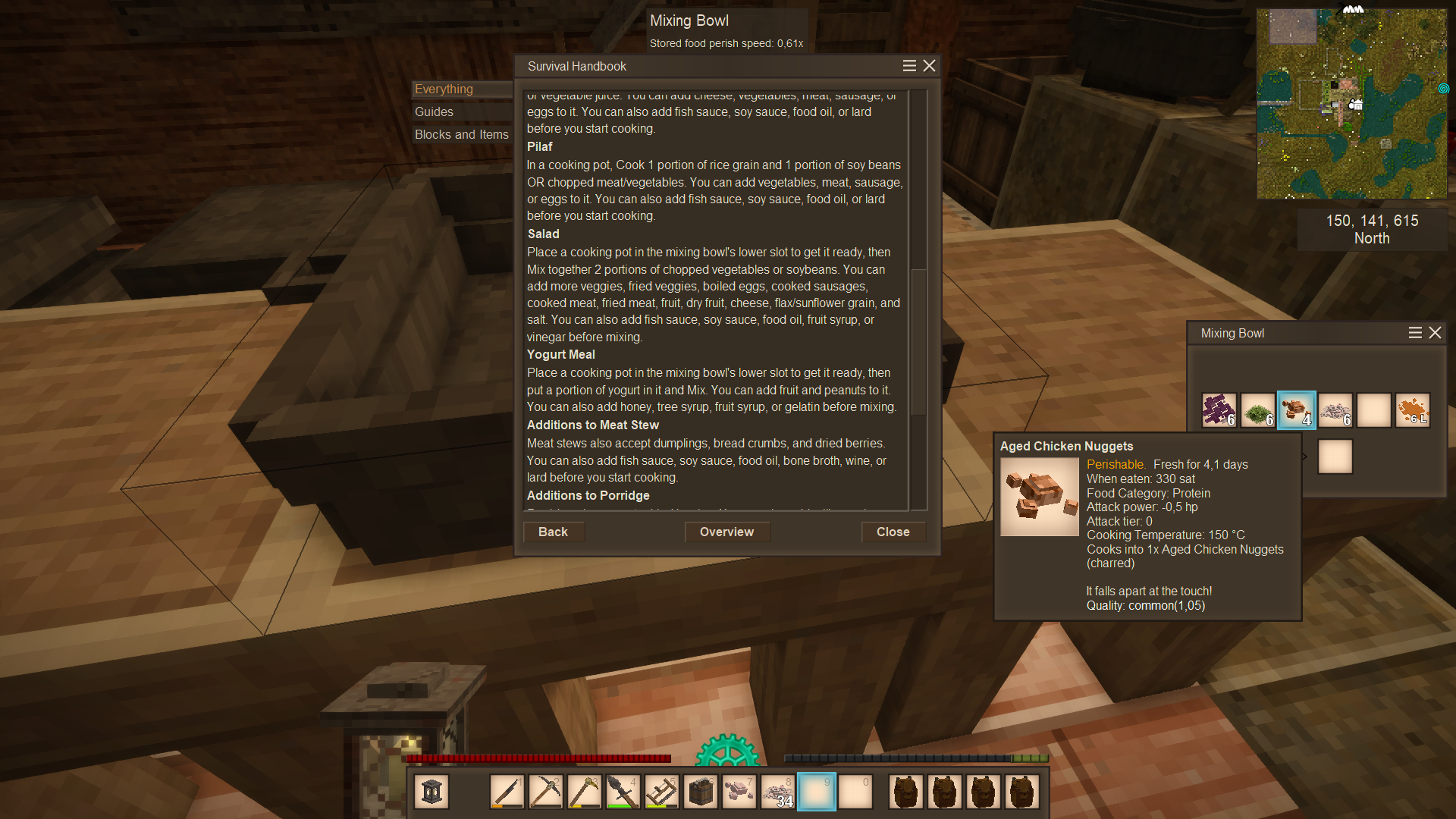Image resolution: width=1456 pixels, height=819 pixels.
Task: Open the handbook Overview page
Action: (x=726, y=532)
